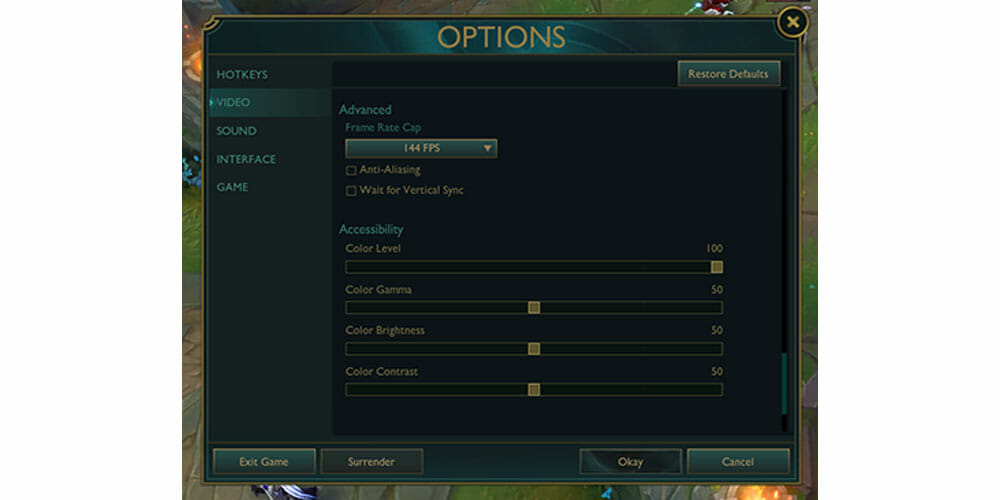The width and height of the screenshot is (1000, 500).
Task: Cancel the options changes
Action: (x=738, y=462)
